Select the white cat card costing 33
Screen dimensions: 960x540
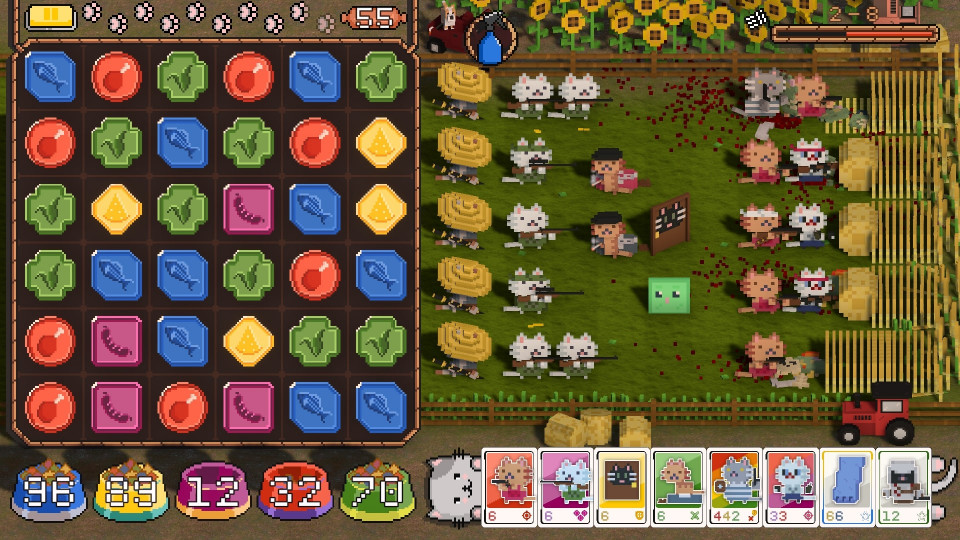791,487
